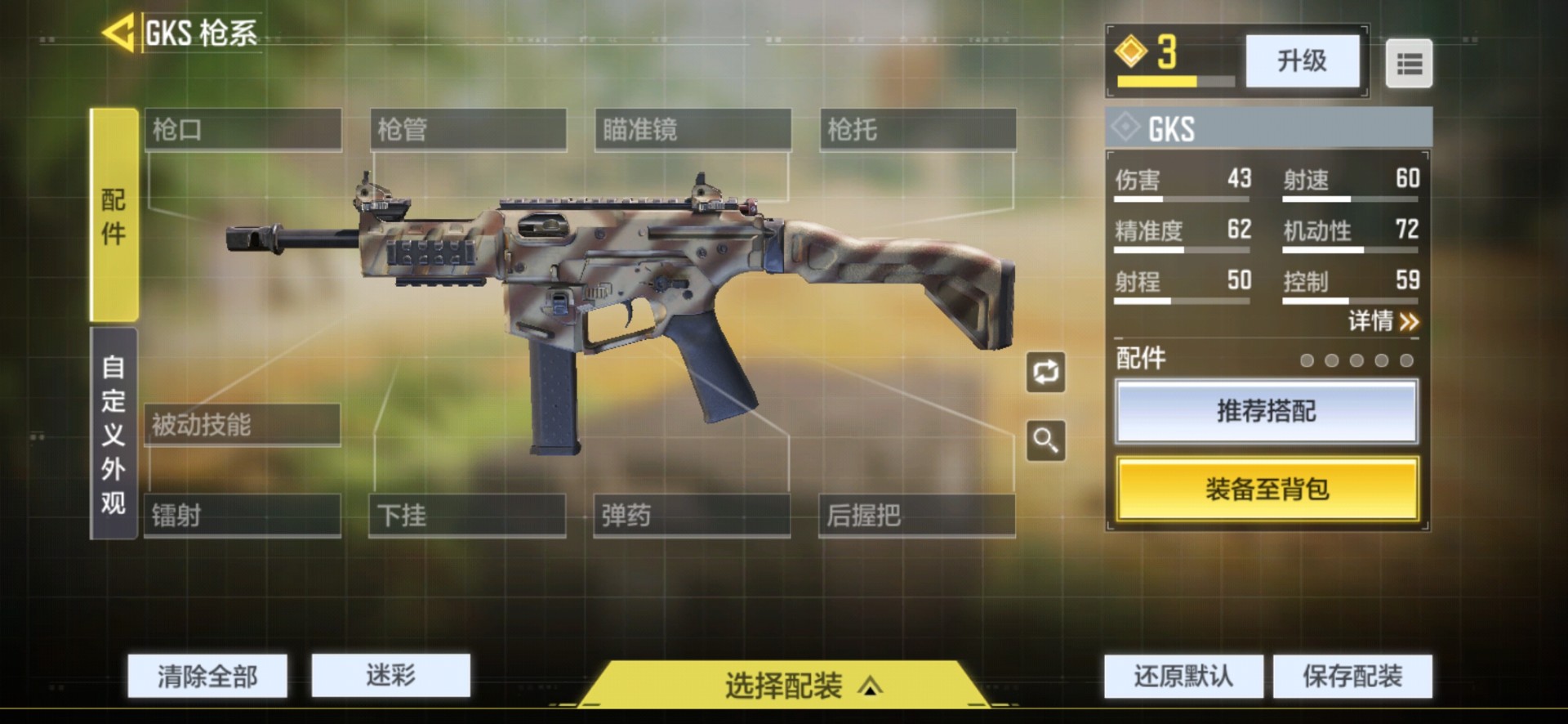Inspect weapon with magnifying glass icon
1568x724 pixels.
pyautogui.click(x=1045, y=440)
